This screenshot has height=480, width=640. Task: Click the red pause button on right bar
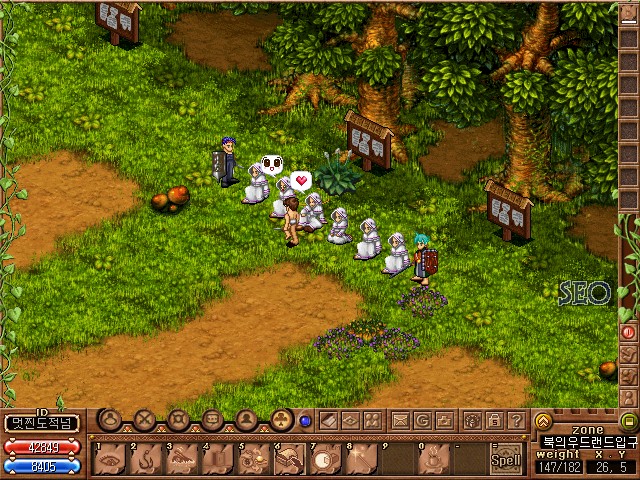629,331
